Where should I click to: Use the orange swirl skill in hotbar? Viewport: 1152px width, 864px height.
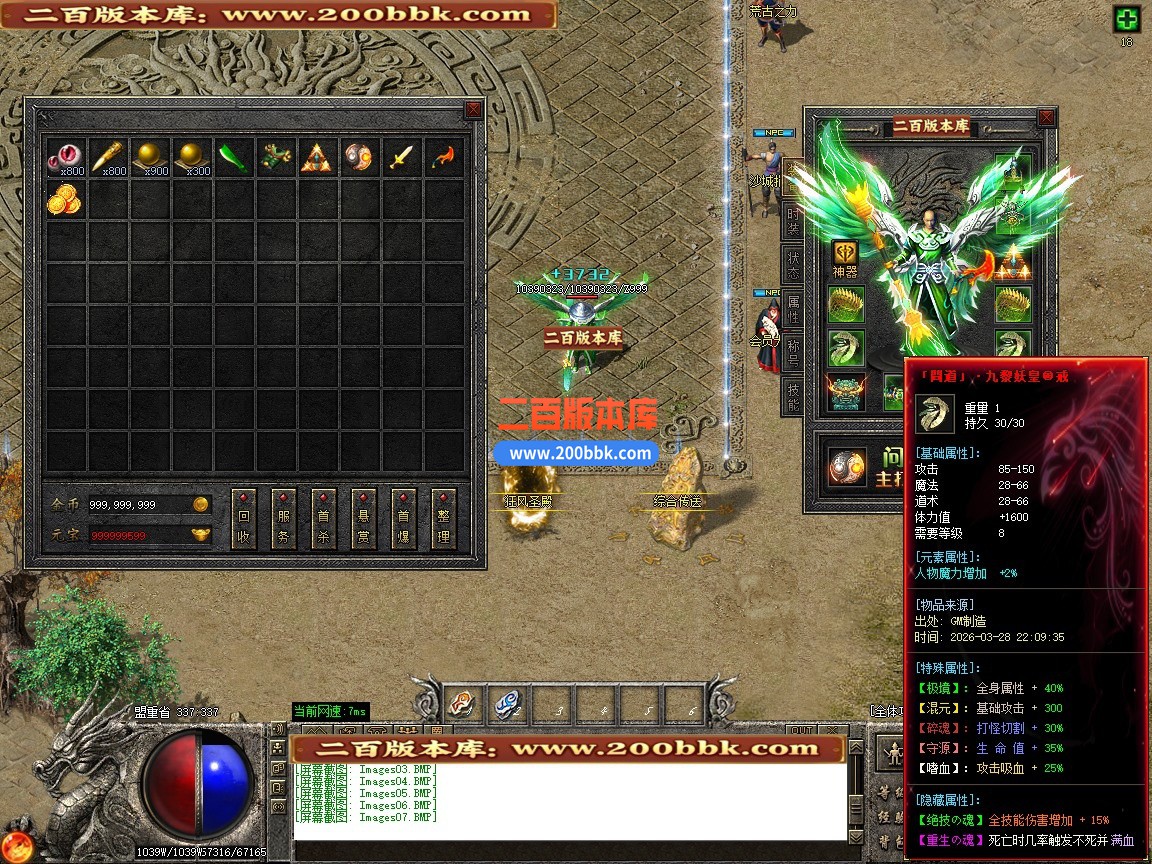coord(461,706)
